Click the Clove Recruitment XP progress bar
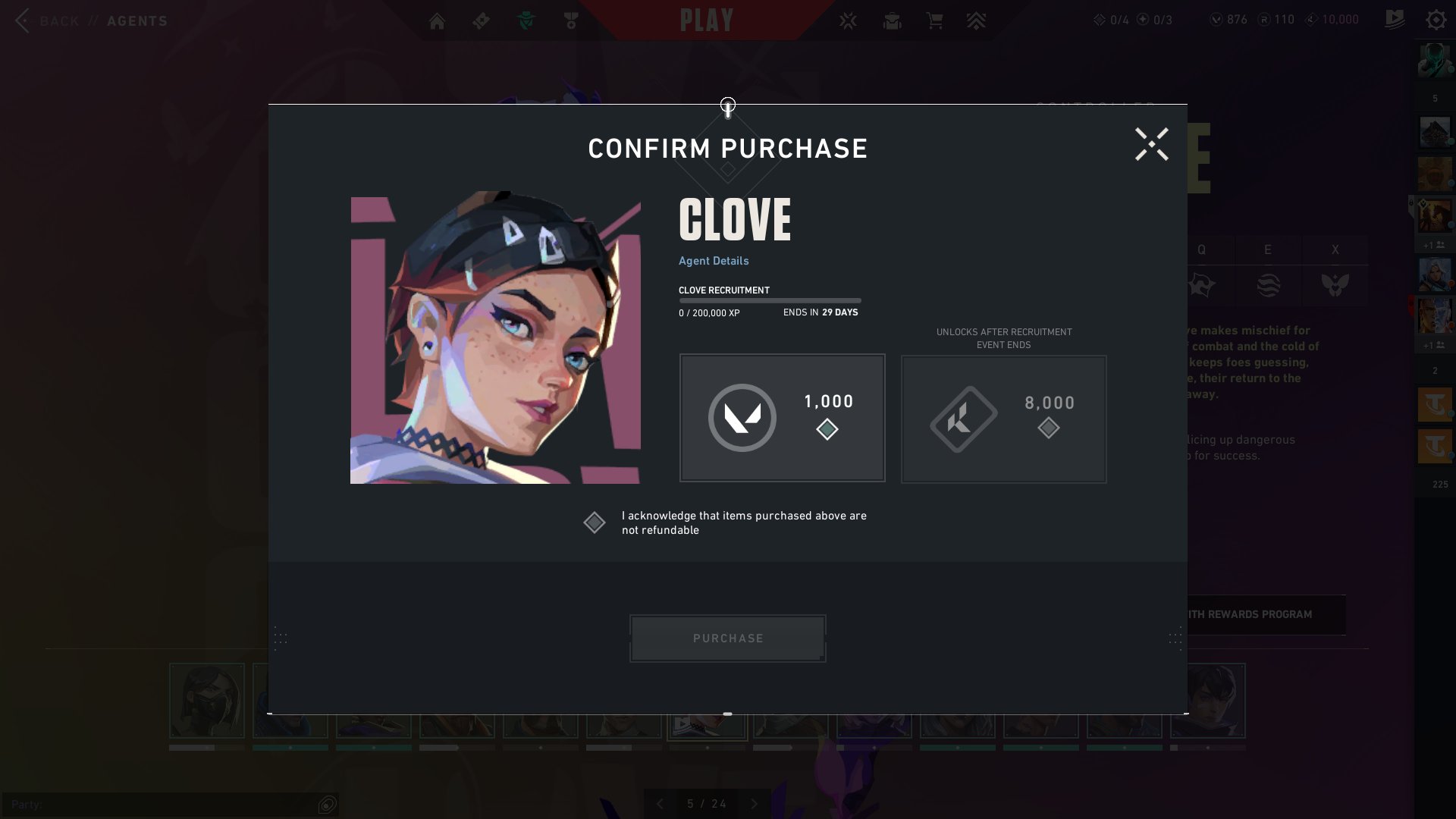 [770, 300]
